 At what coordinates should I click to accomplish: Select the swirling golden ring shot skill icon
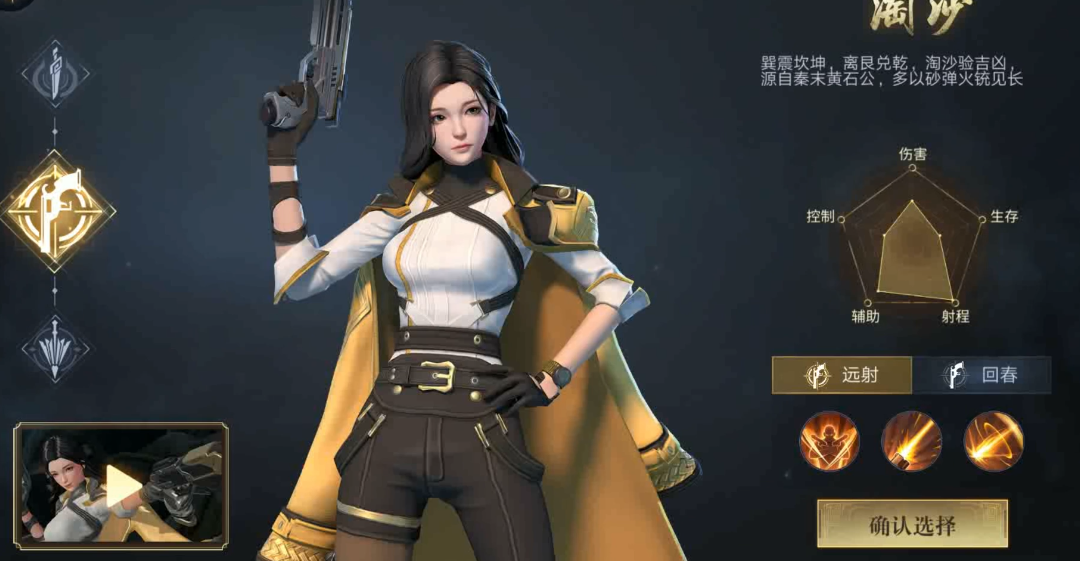tap(993, 441)
